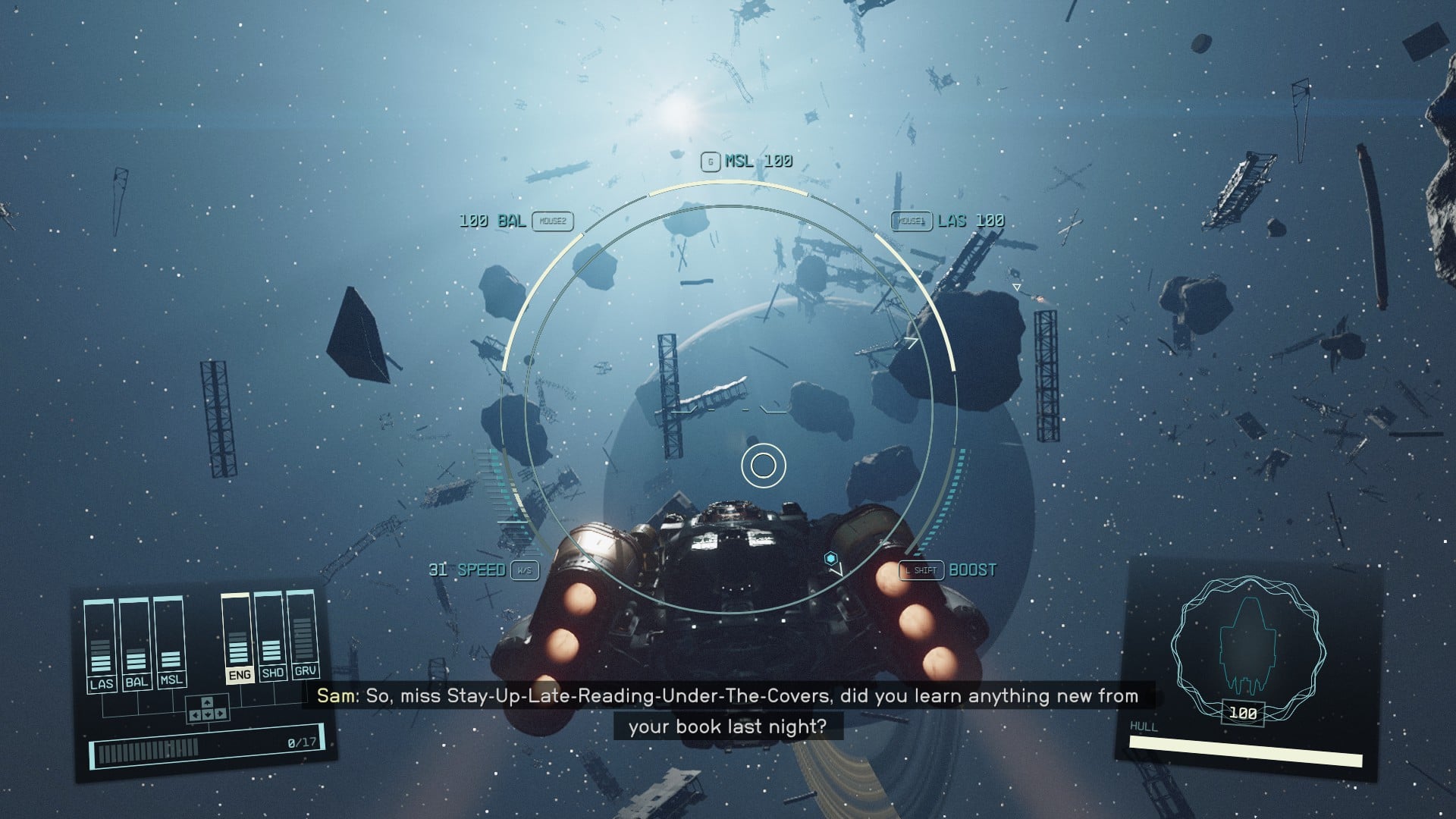The width and height of the screenshot is (1456, 819).
Task: Select the SHD shield power column
Action: click(271, 635)
